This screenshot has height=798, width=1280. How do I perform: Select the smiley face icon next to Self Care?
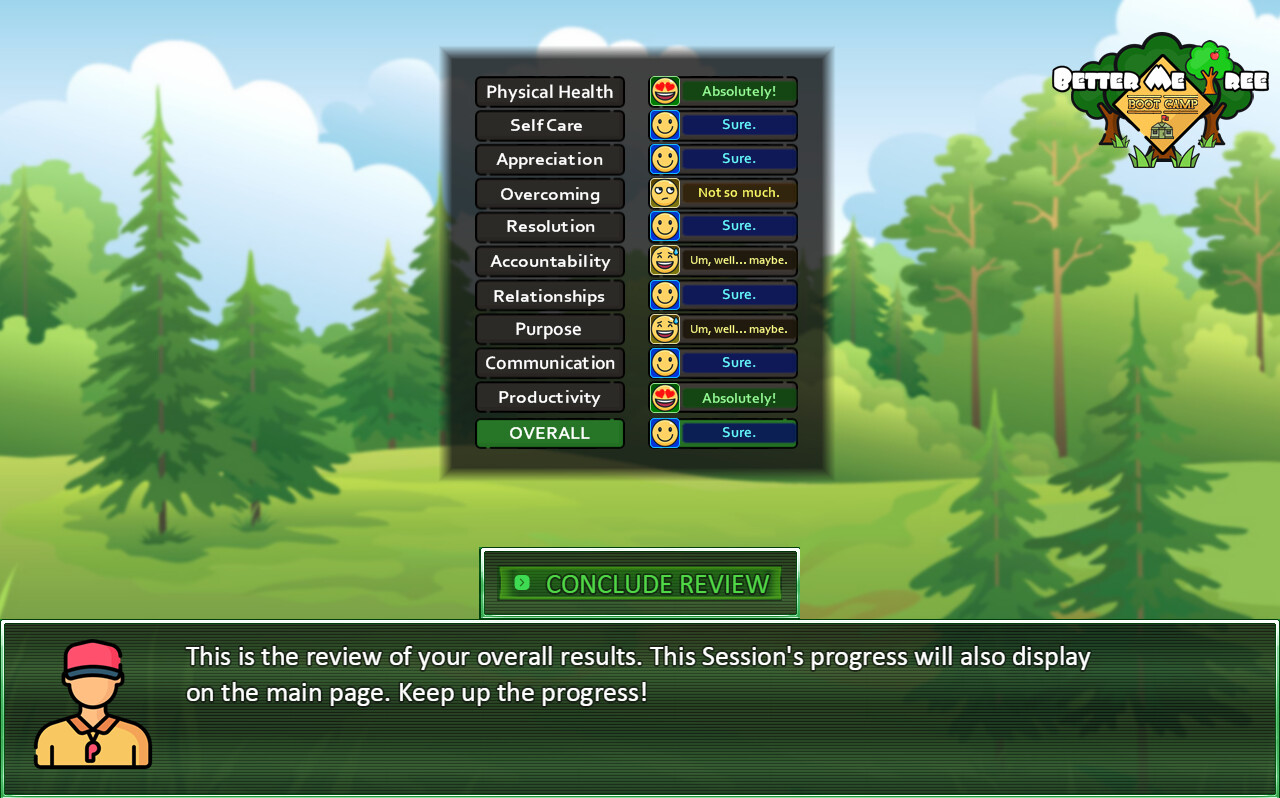tap(664, 125)
